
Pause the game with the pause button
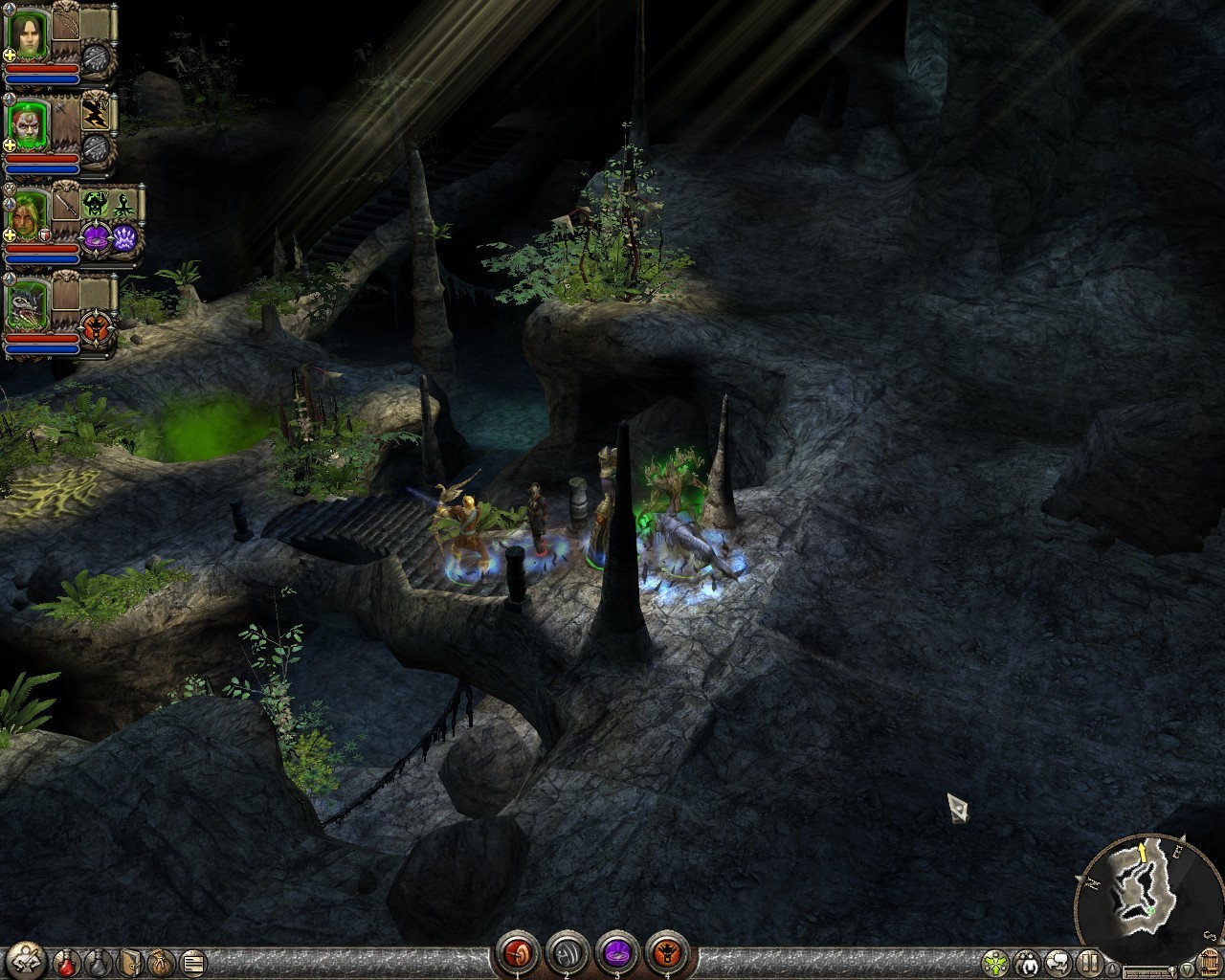pyautogui.click(x=1090, y=962)
